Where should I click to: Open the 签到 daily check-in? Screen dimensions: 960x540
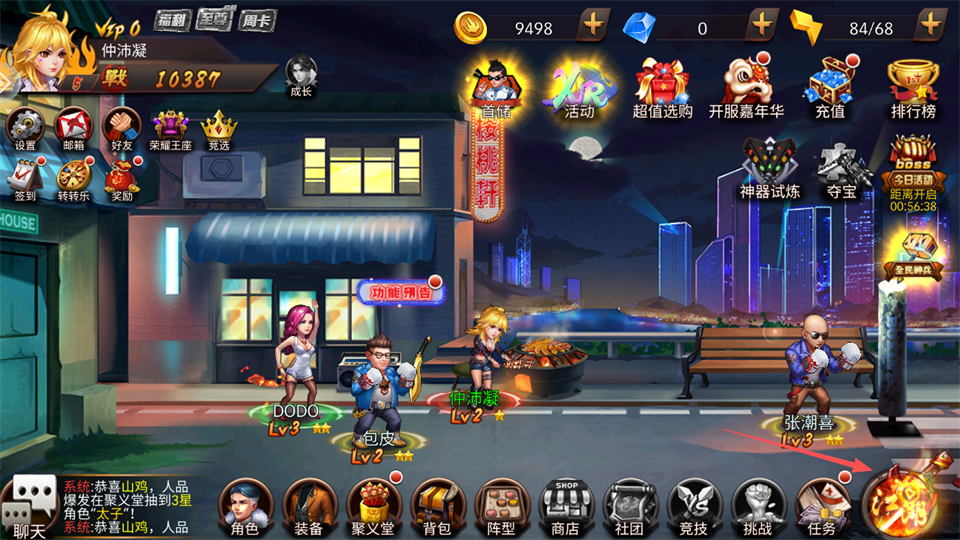coord(24,177)
